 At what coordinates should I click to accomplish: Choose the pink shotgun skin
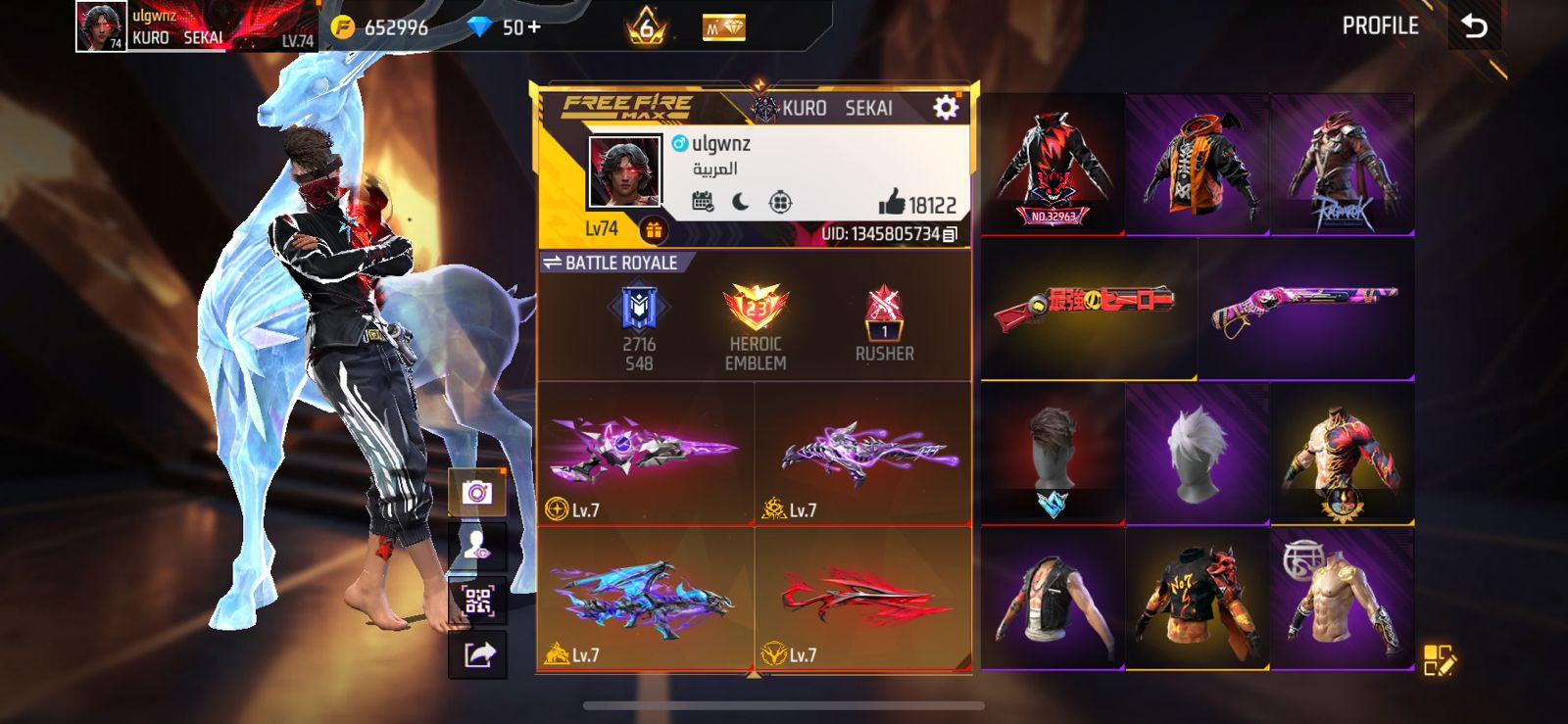tap(1305, 308)
